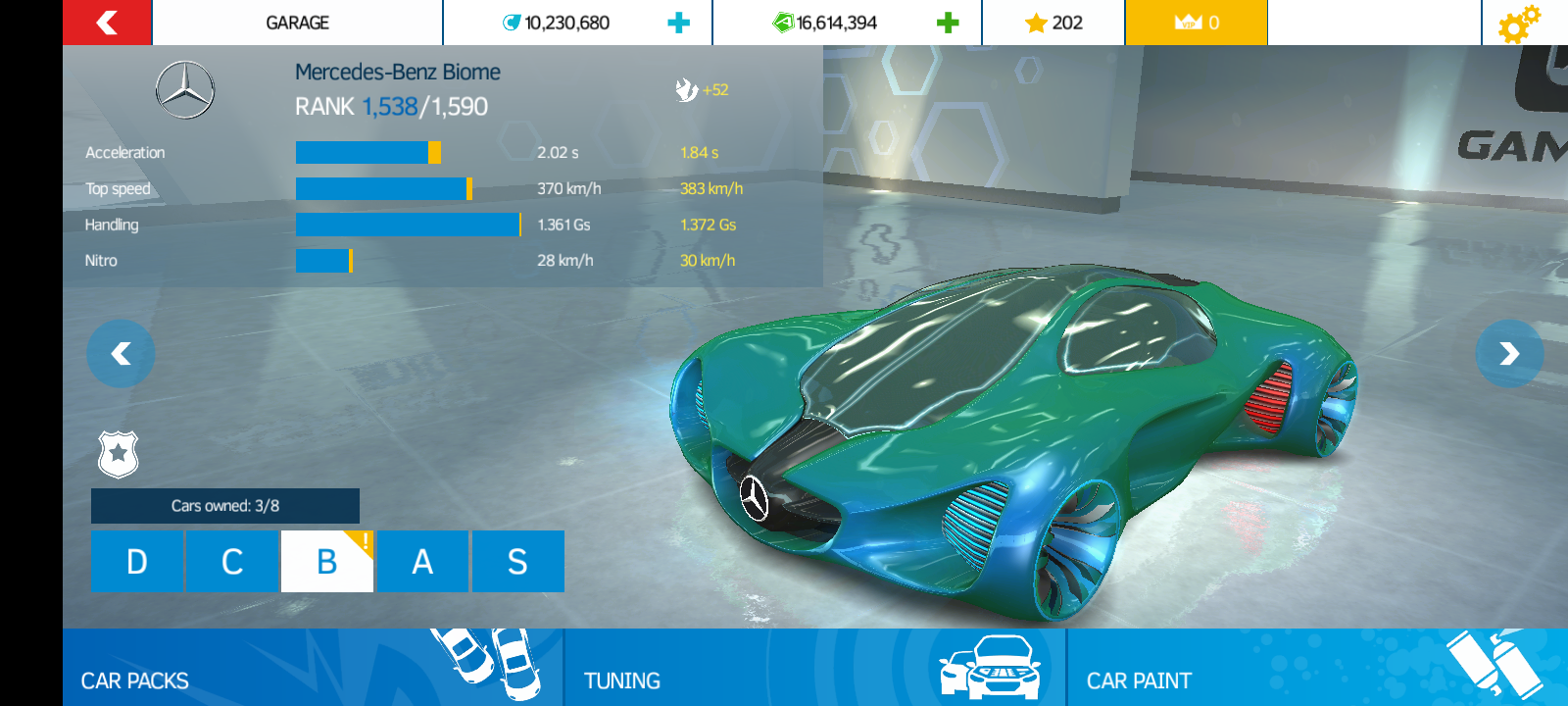Show previous car with left arrow
Viewport: 1568px width, 706px height.
point(120,354)
